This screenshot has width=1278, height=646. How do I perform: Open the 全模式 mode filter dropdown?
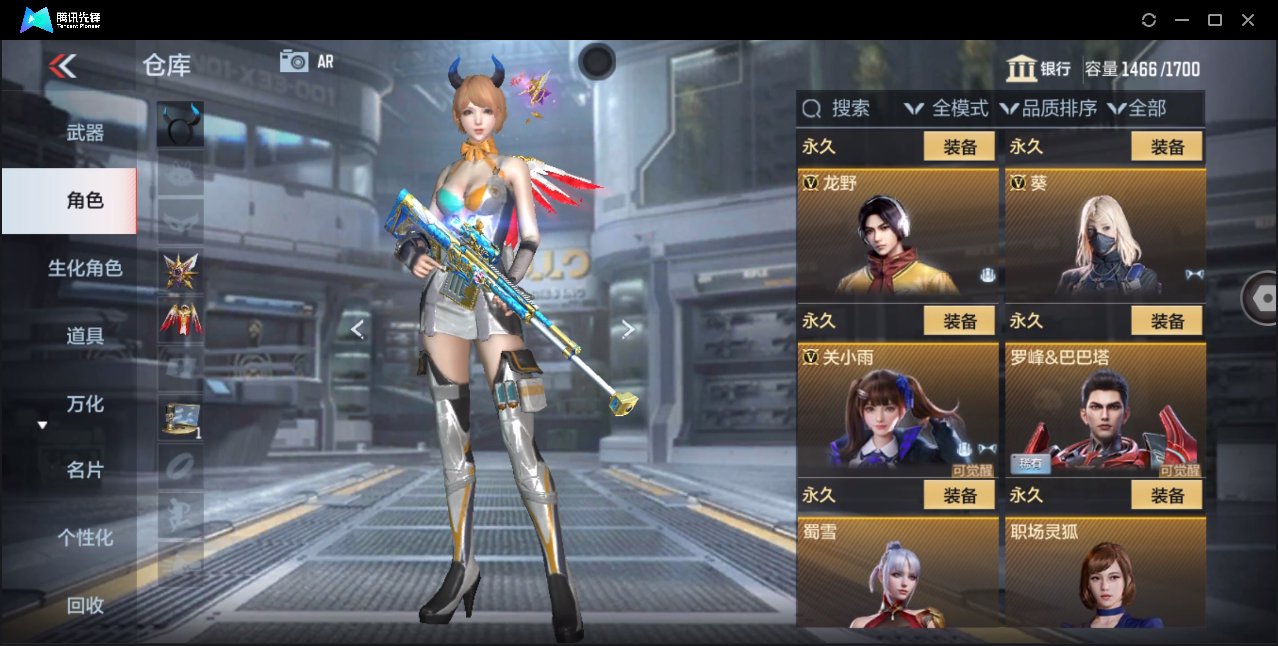point(947,109)
